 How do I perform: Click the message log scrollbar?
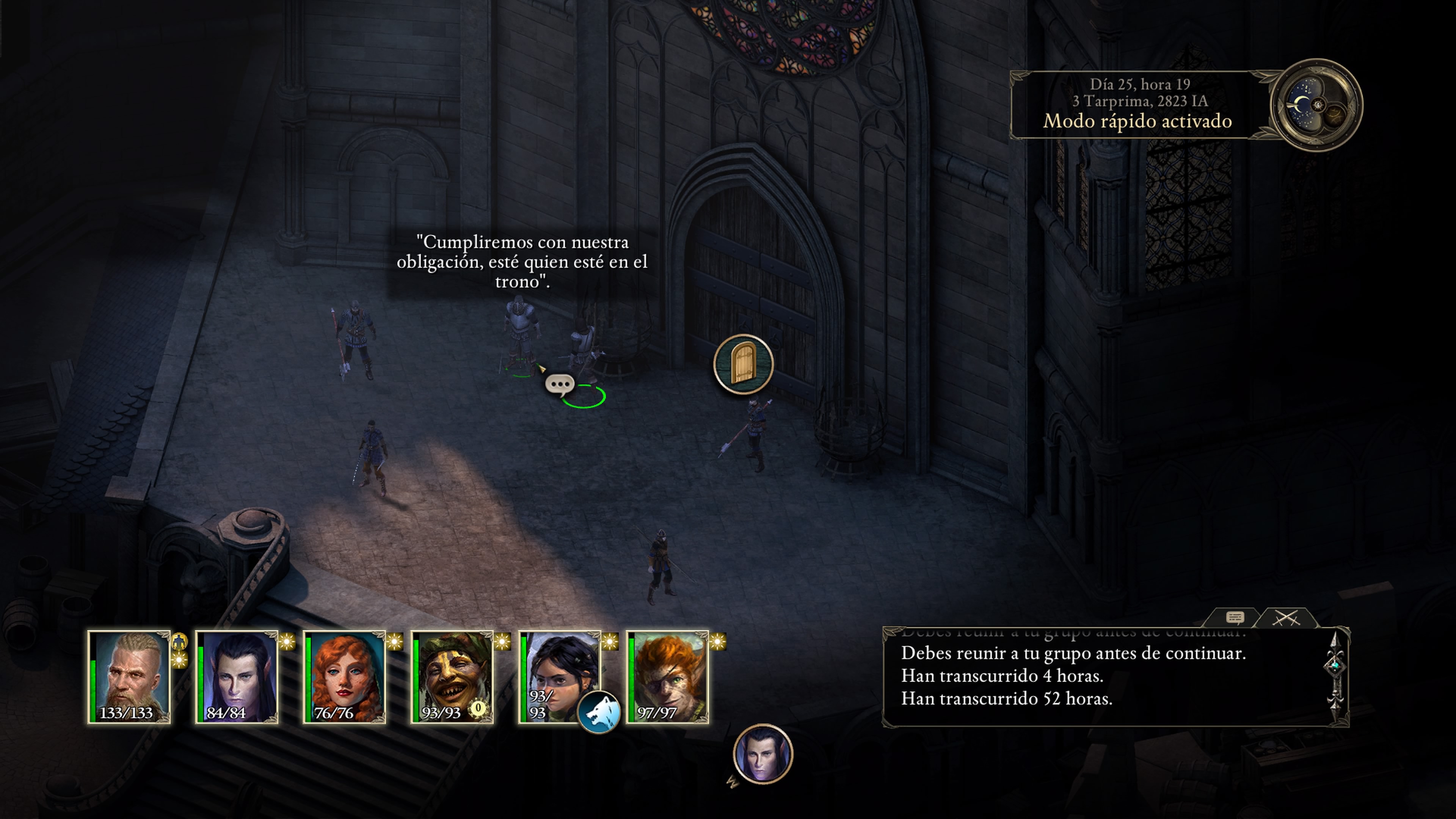point(1335,676)
